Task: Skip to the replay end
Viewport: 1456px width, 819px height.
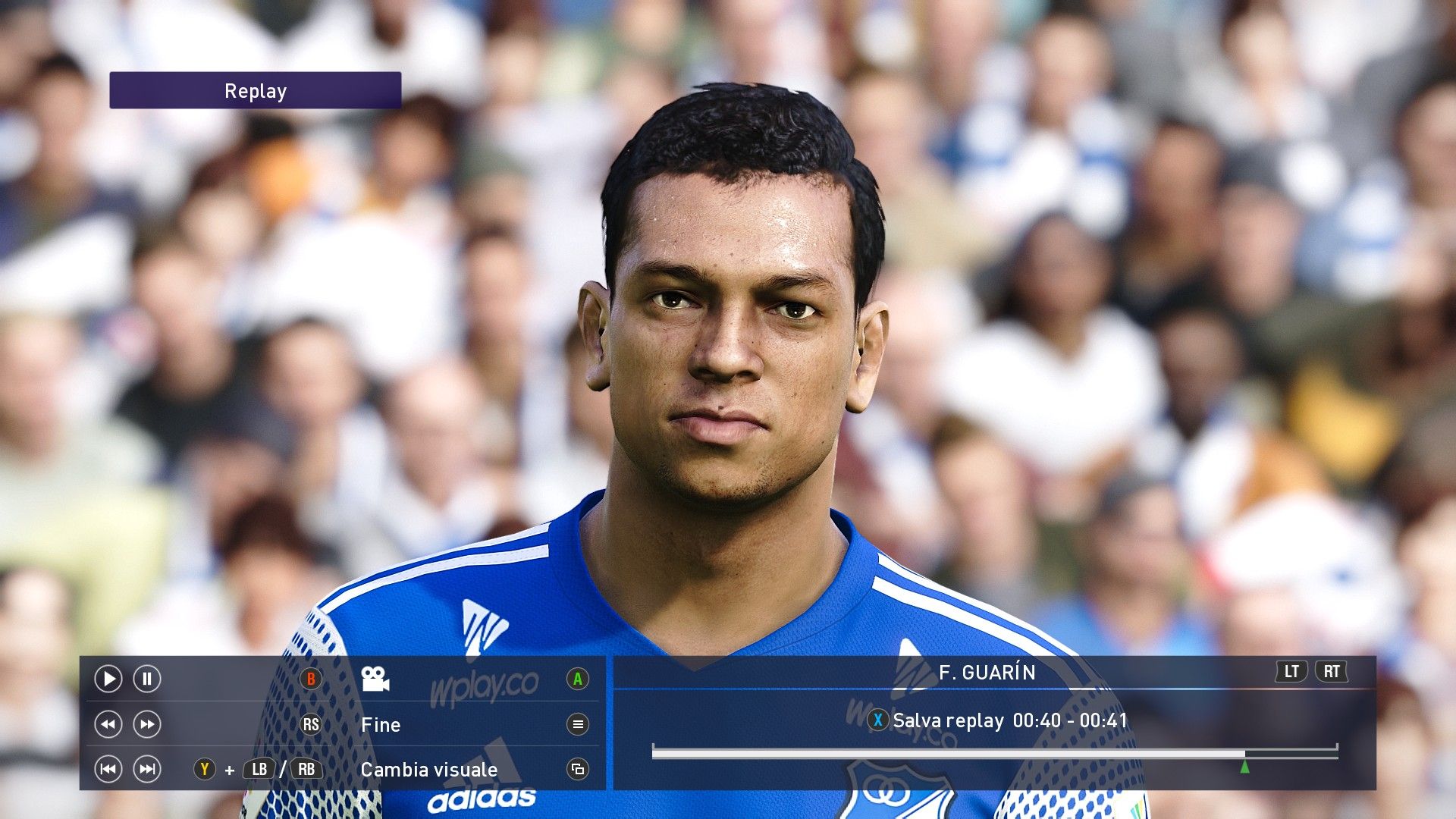Action: (x=147, y=770)
